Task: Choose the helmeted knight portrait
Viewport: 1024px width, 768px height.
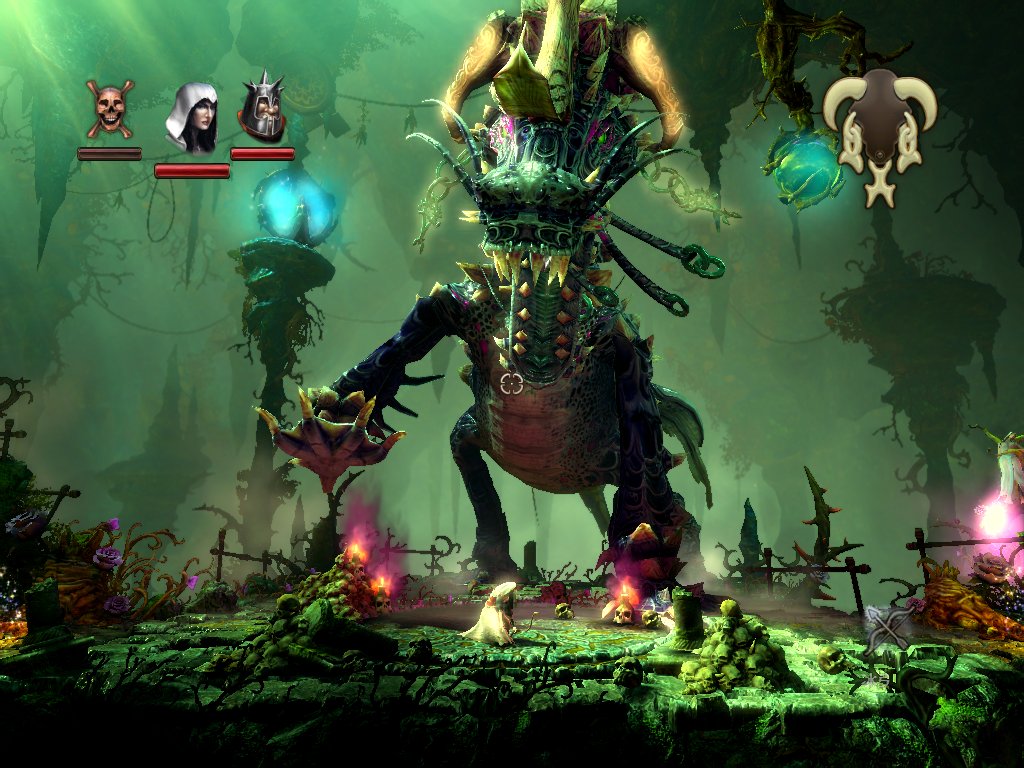Action: (263, 110)
